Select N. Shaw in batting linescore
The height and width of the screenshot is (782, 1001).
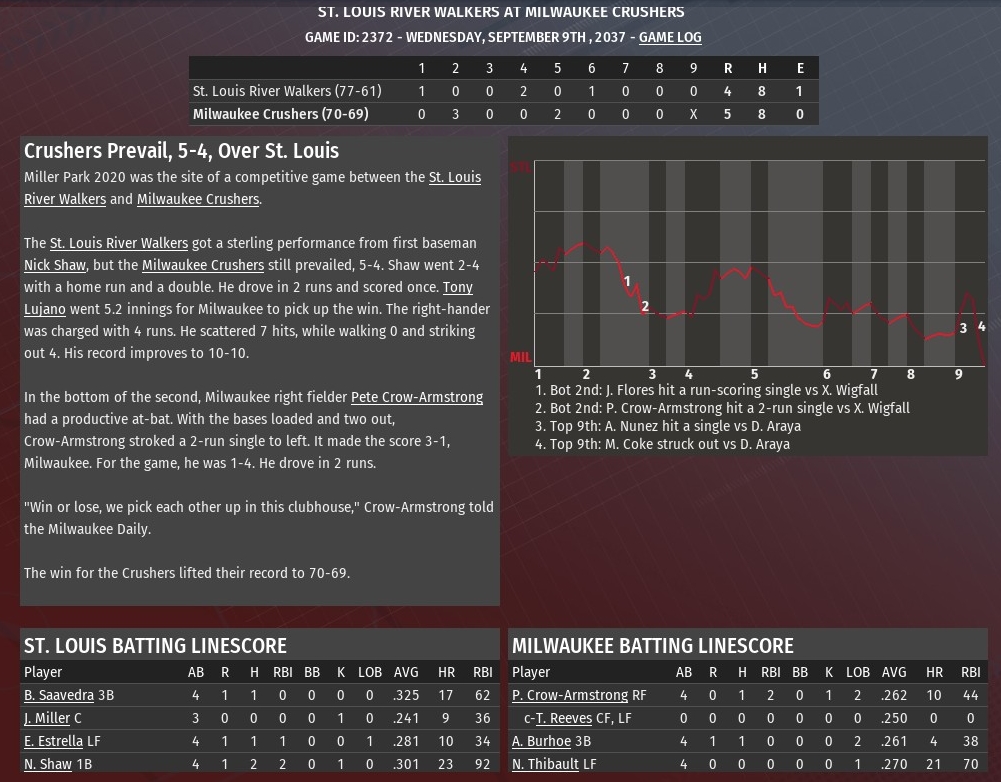coord(48,764)
